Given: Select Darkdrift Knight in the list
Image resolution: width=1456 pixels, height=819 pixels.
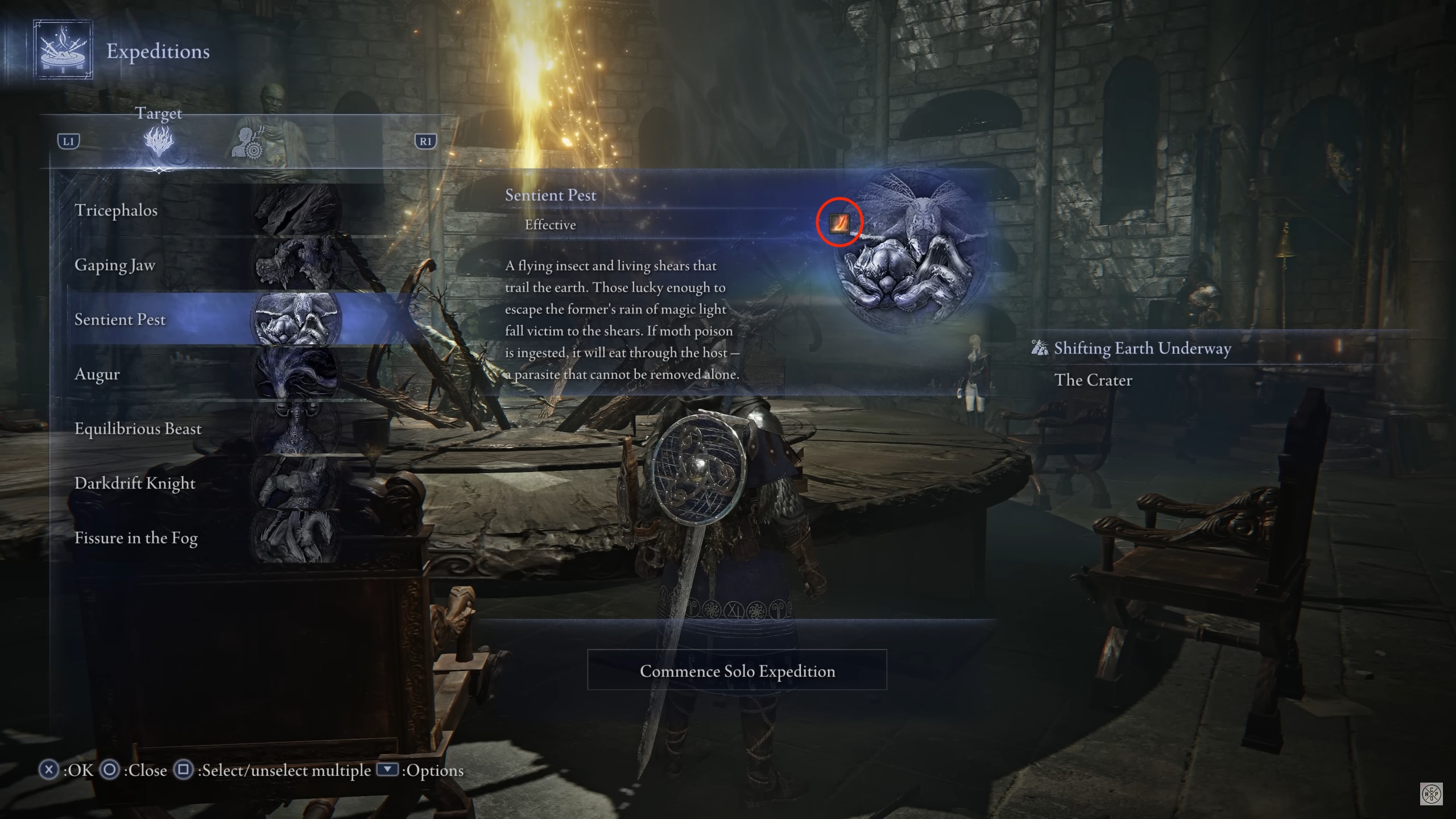Looking at the screenshot, I should 205,483.
